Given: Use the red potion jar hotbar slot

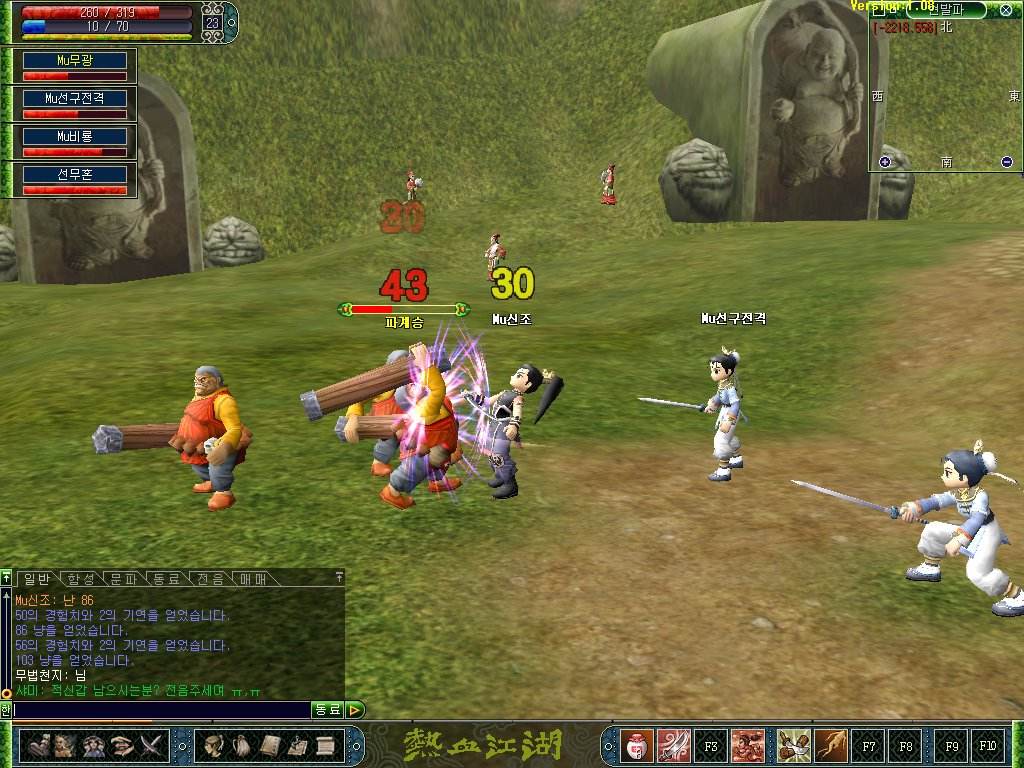Looking at the screenshot, I should [x=636, y=745].
